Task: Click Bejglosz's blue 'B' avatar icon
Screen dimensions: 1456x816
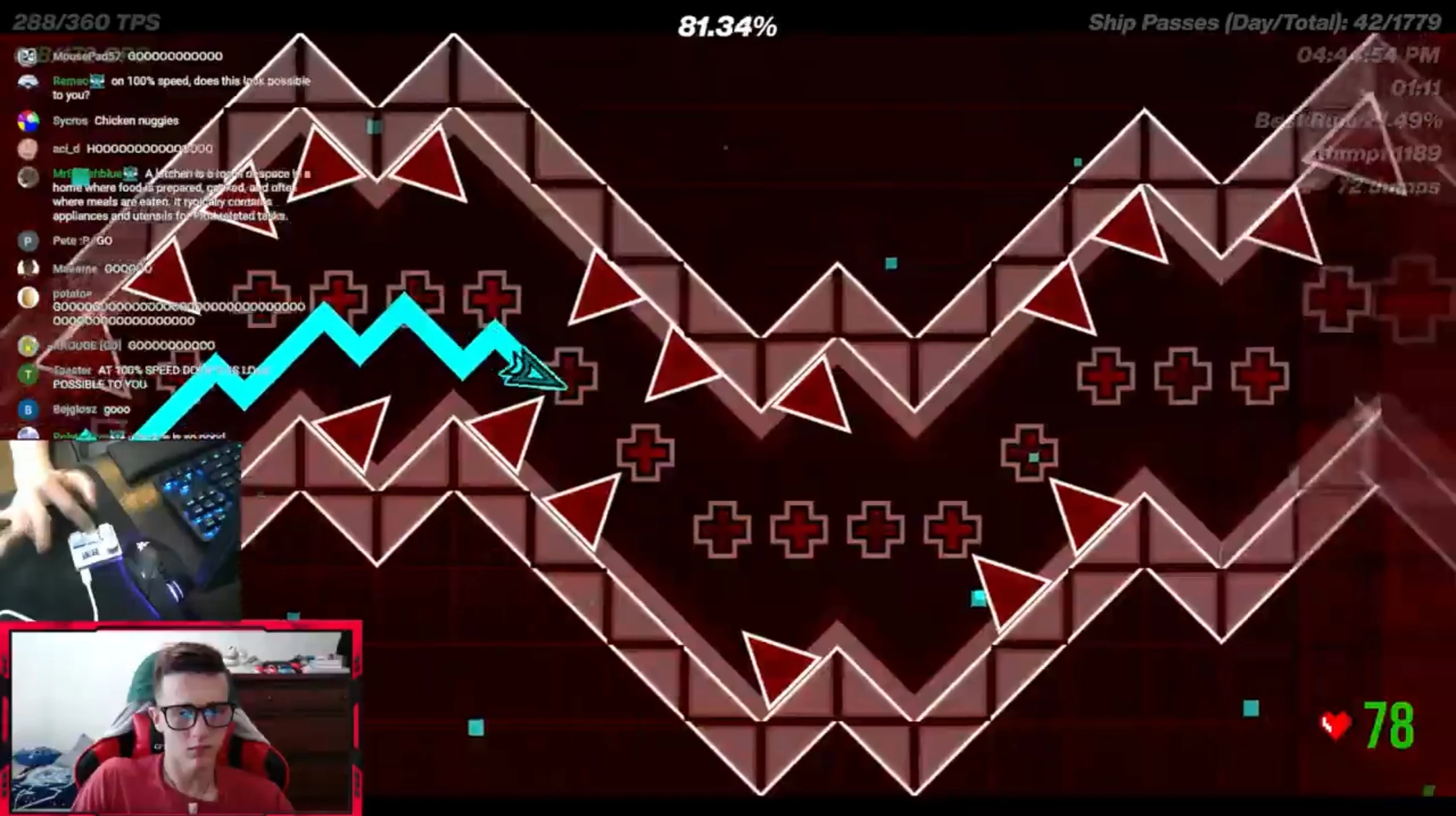Action: click(x=28, y=410)
